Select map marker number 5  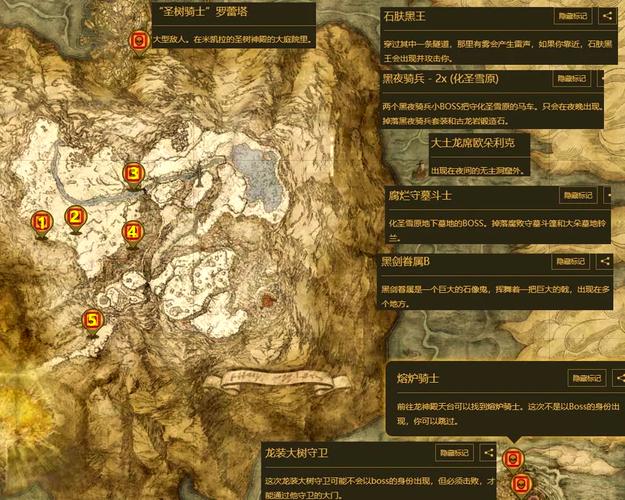point(92,321)
